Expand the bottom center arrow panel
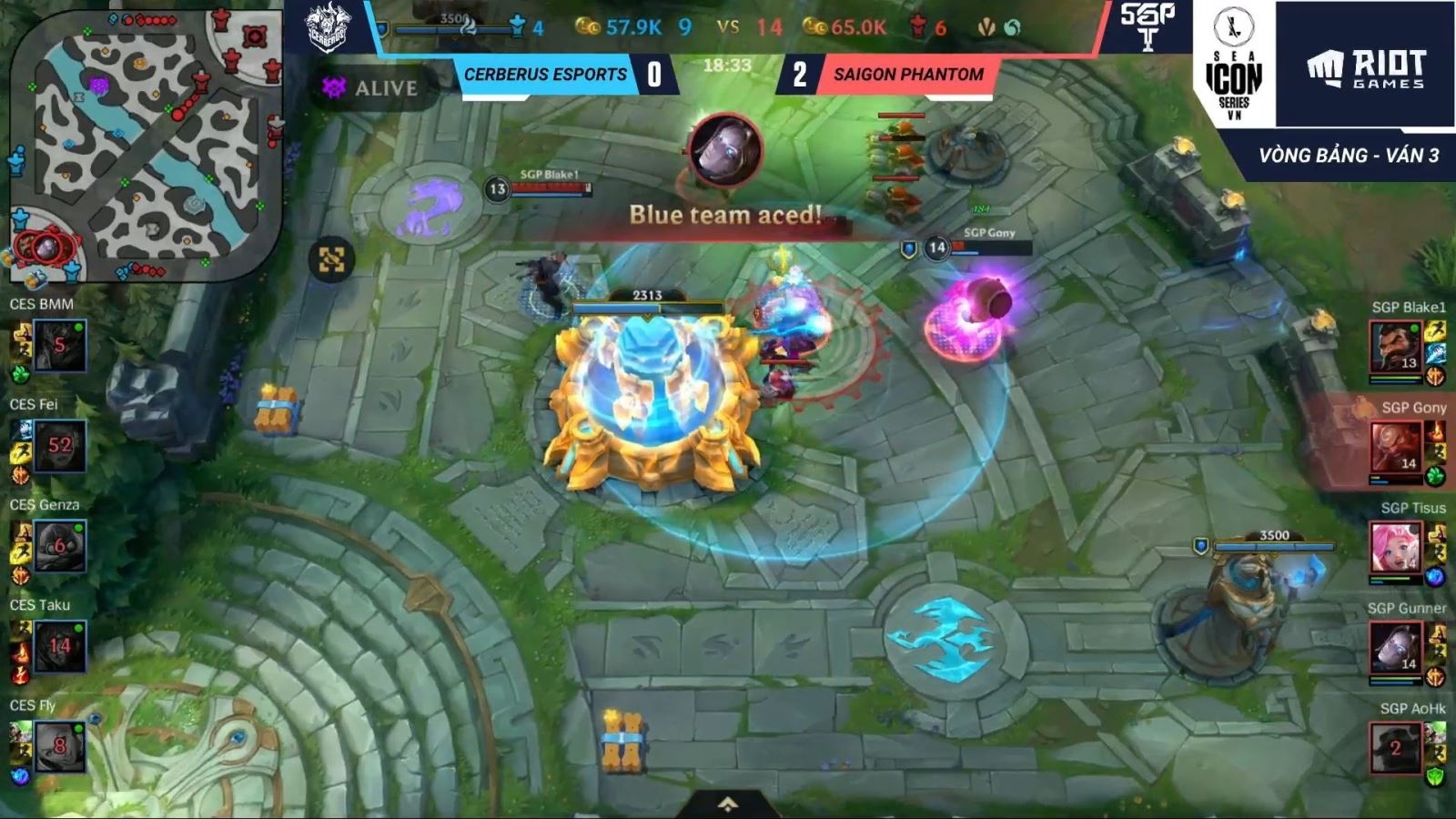Image resolution: width=1456 pixels, height=819 pixels. [728, 804]
